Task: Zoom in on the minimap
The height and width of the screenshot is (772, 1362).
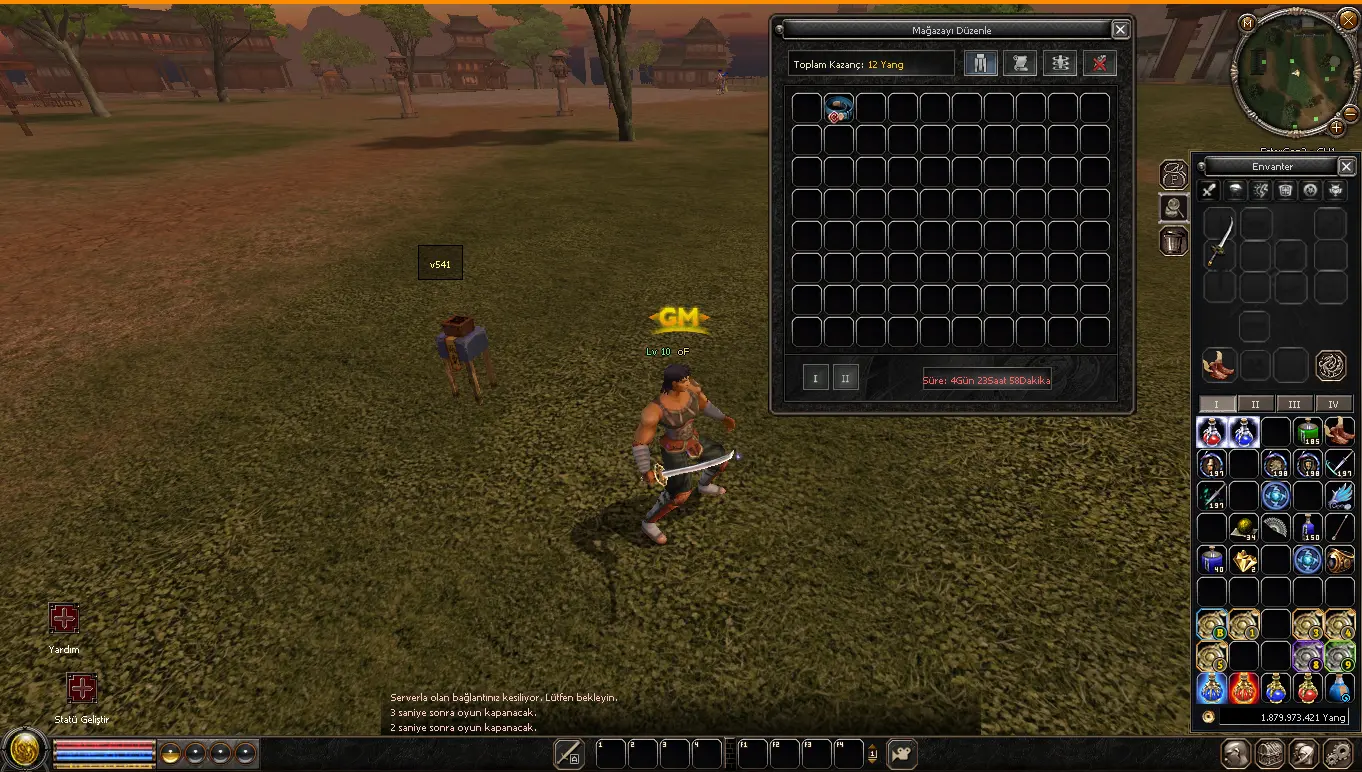Action: click(1336, 128)
